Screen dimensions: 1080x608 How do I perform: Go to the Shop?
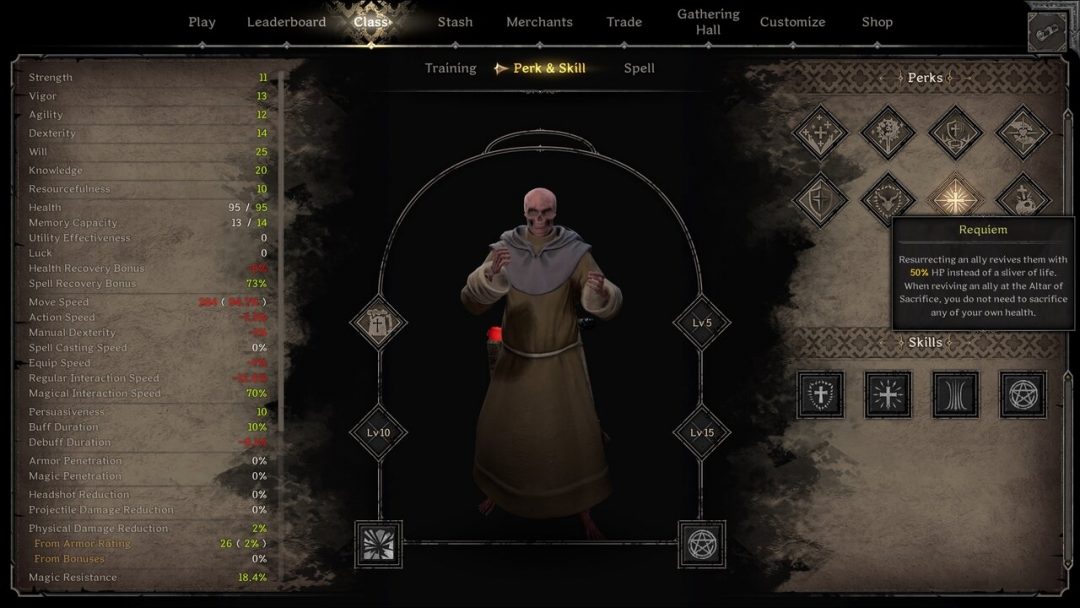(x=877, y=22)
